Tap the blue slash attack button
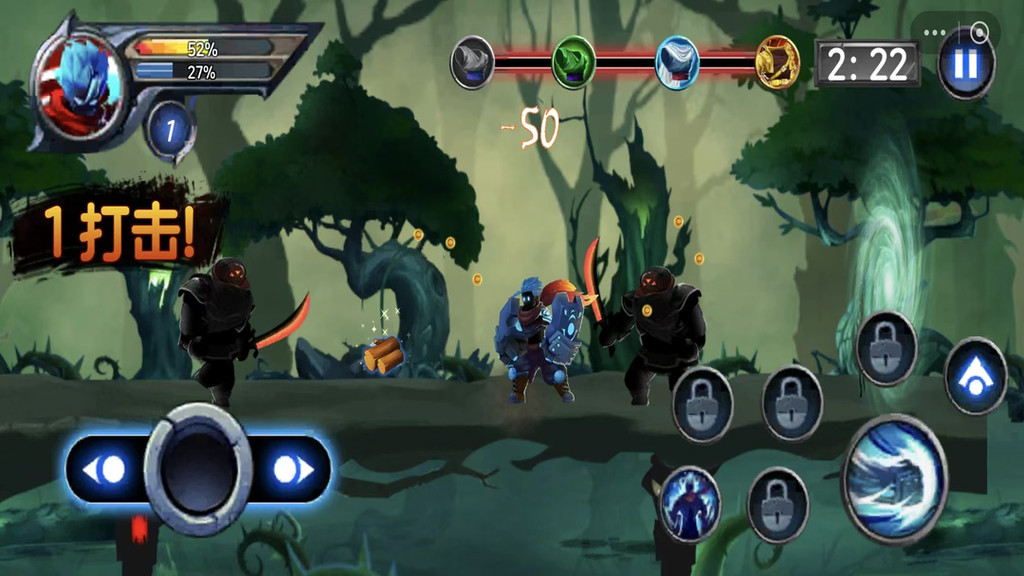The width and height of the screenshot is (1024, 576). click(x=894, y=478)
